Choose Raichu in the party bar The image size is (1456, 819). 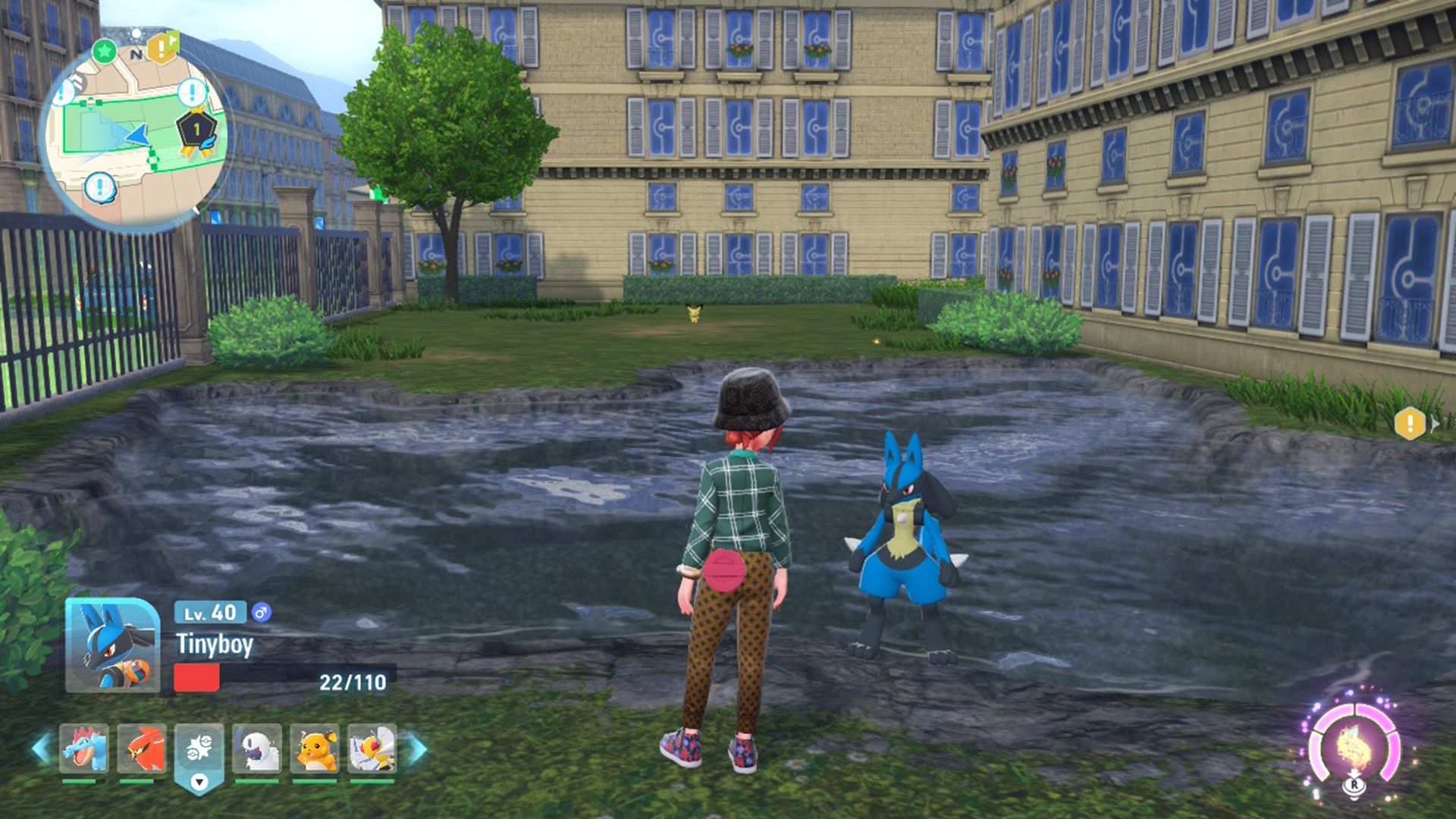[315, 748]
